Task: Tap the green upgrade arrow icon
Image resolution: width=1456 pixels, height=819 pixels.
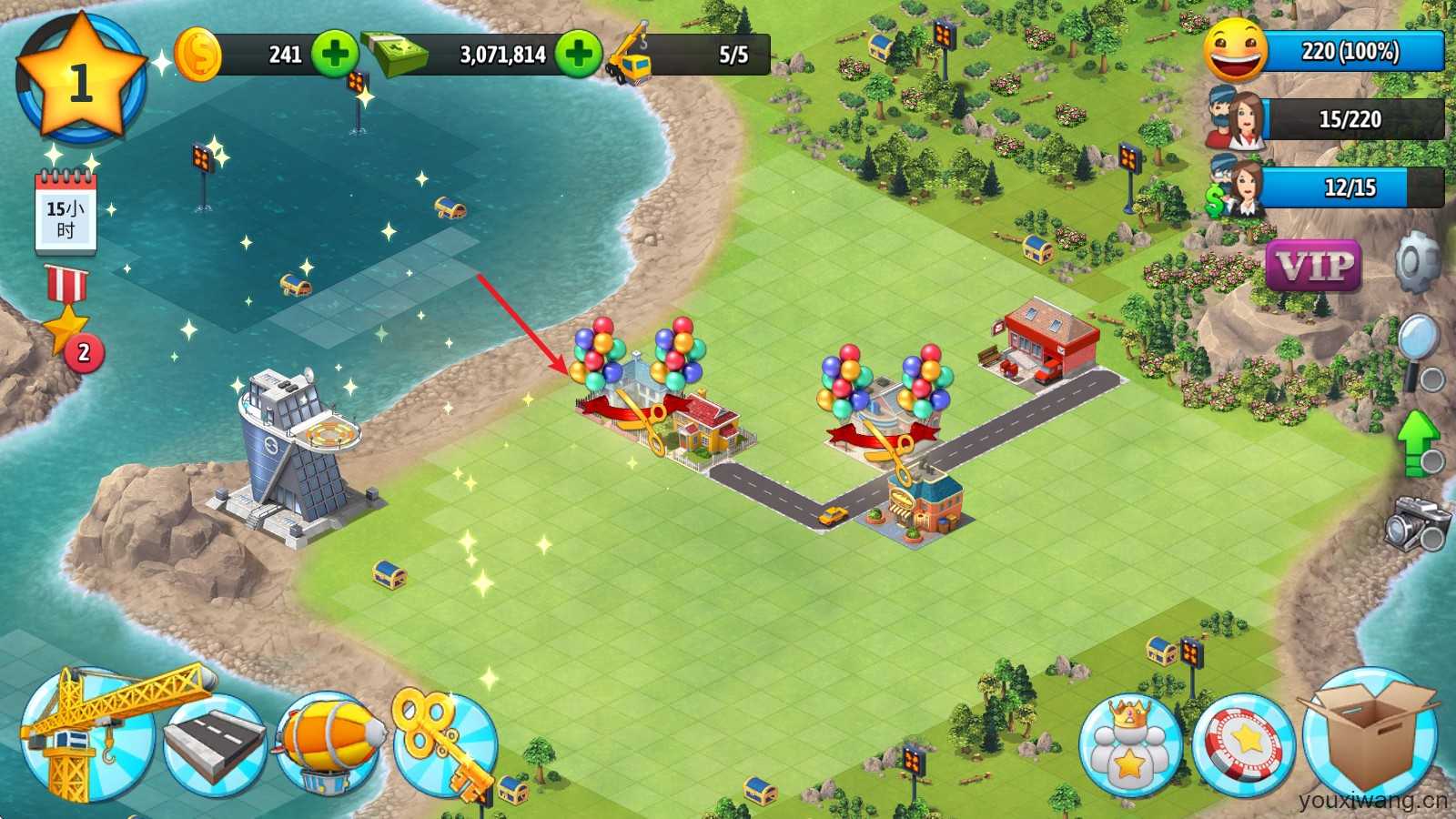Action: pyautogui.click(x=1418, y=441)
